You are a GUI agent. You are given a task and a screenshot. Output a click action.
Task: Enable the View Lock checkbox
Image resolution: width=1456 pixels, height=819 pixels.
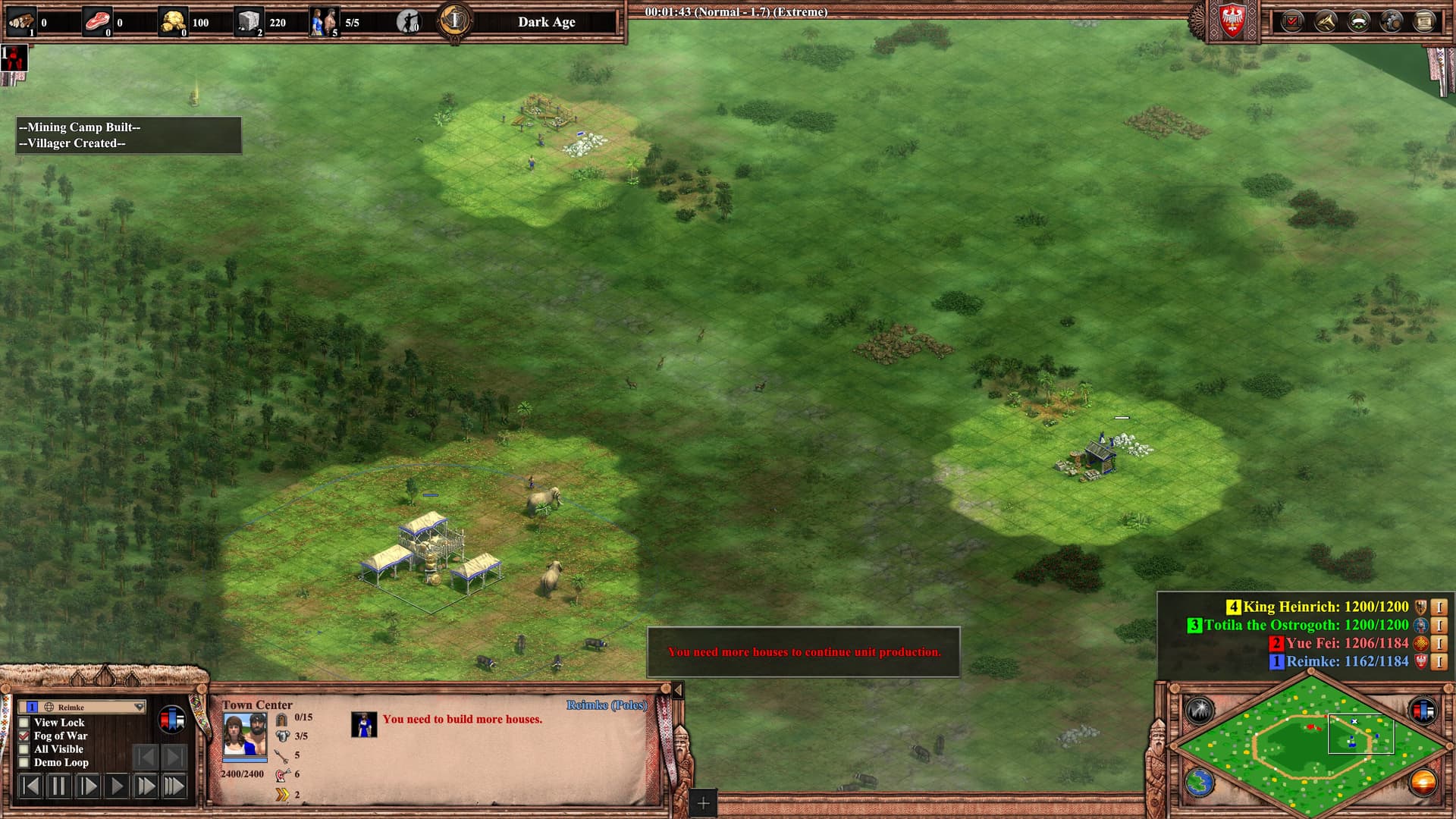[24, 723]
